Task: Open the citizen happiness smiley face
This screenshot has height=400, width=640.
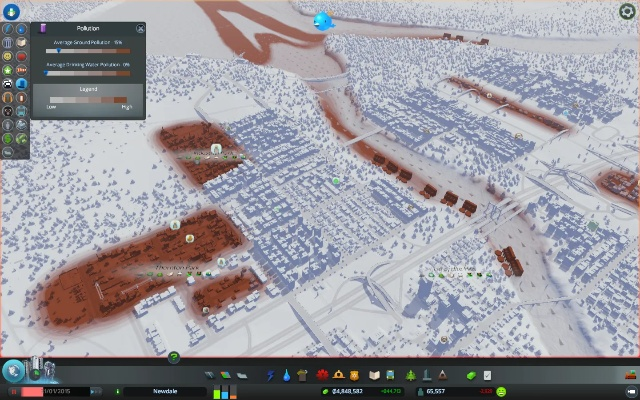Action: (500, 391)
